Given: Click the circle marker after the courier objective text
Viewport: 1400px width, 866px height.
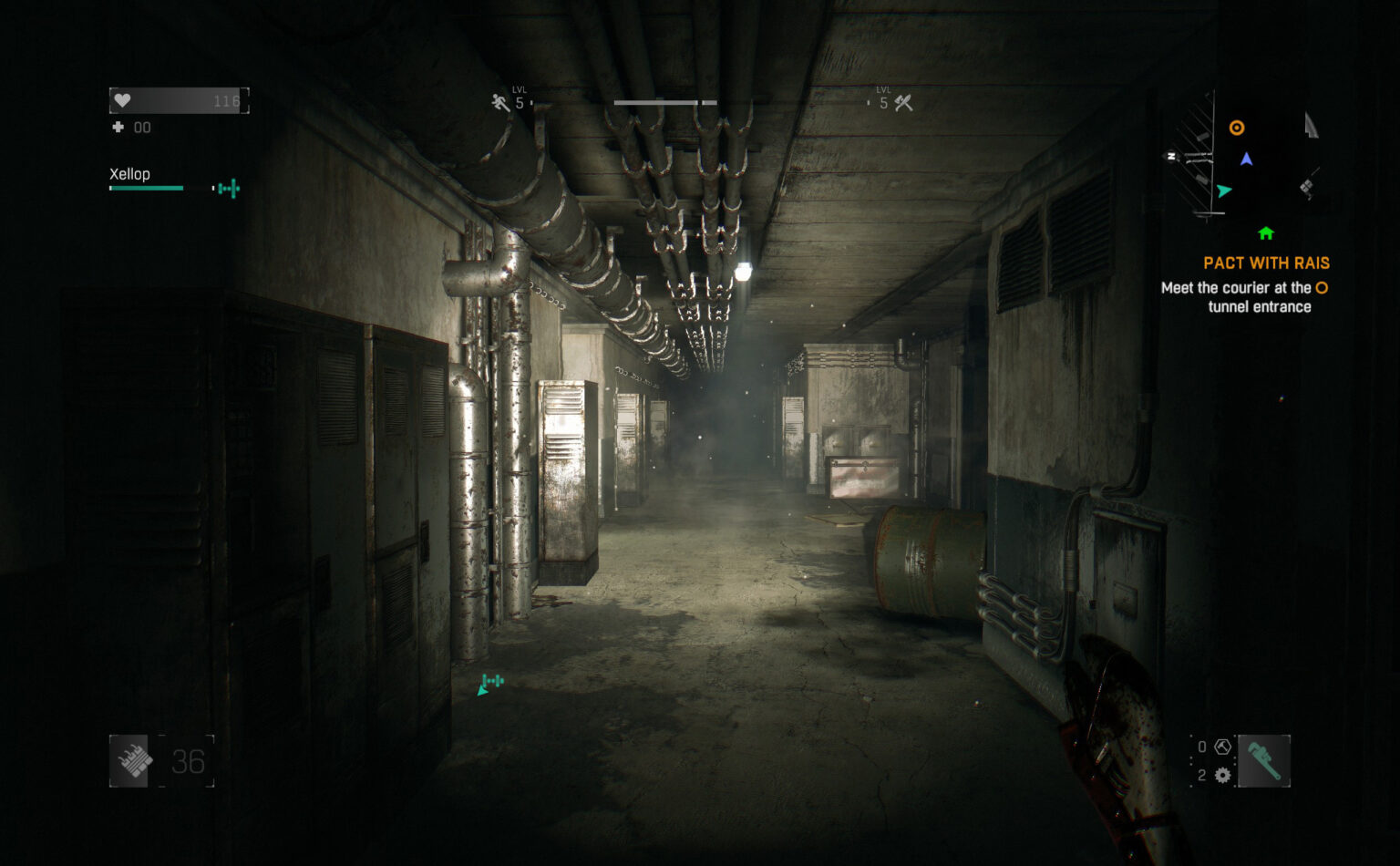Looking at the screenshot, I should click(1322, 287).
